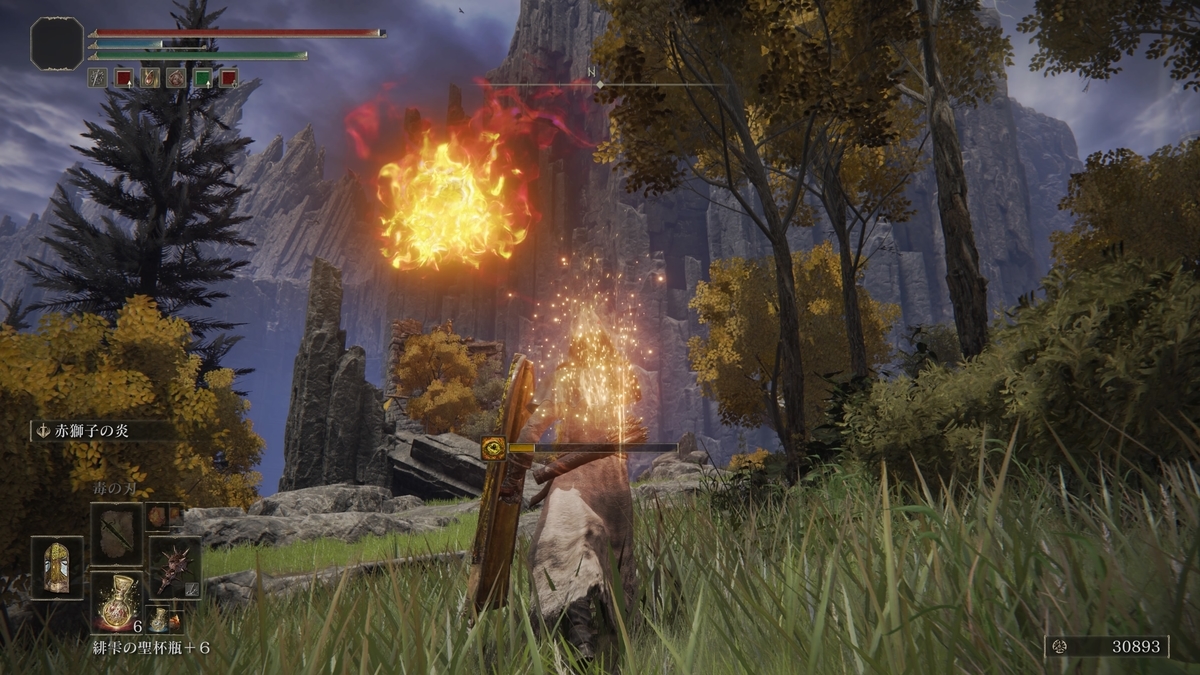
Task: Use the Flask of Crimson Tears slot
Action: pos(116,603)
